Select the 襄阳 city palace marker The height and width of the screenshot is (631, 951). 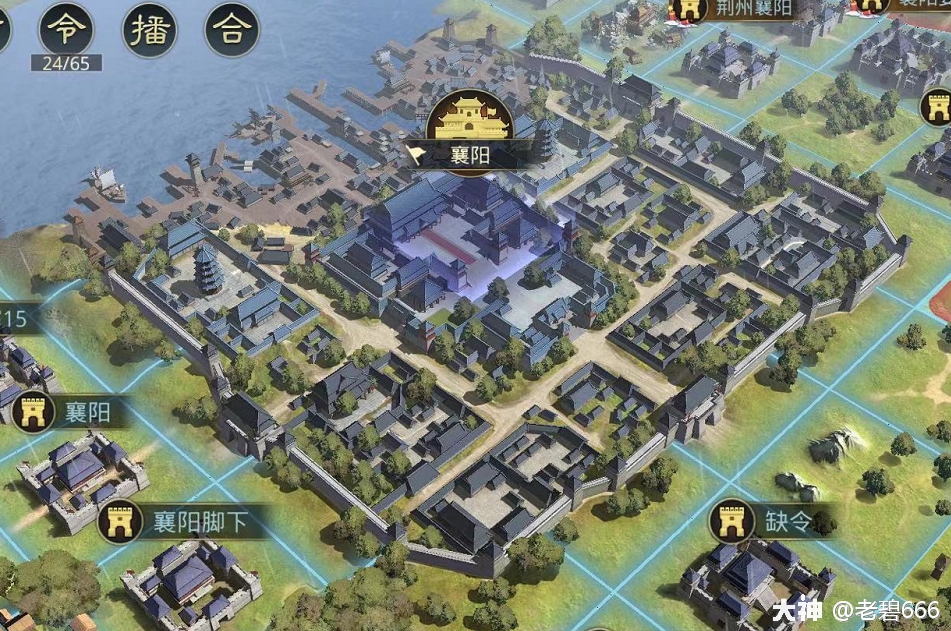pyautogui.click(x=469, y=121)
